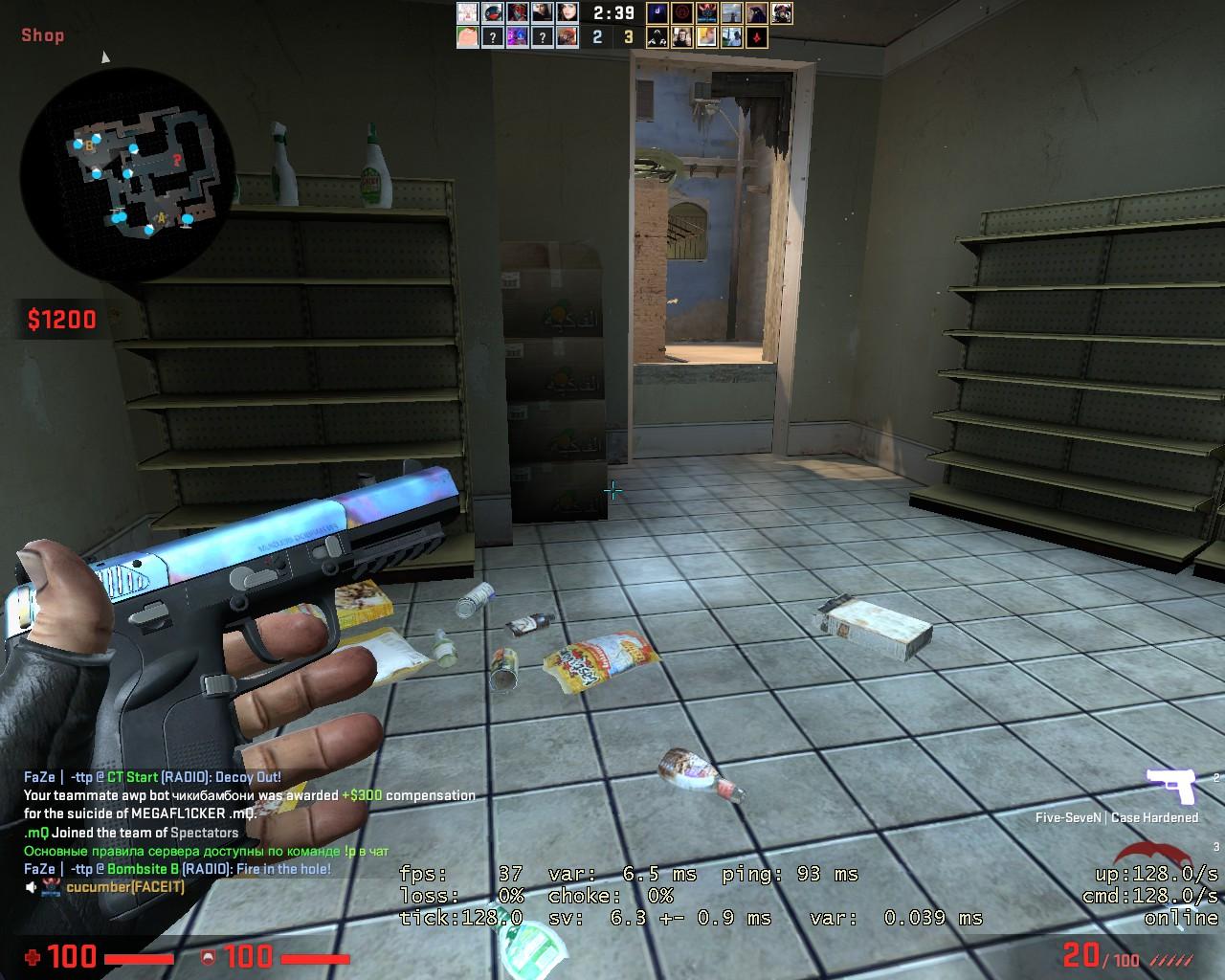Click the health cross icon beside the left 100
Screen dimensions: 1225x980
(x=34, y=957)
